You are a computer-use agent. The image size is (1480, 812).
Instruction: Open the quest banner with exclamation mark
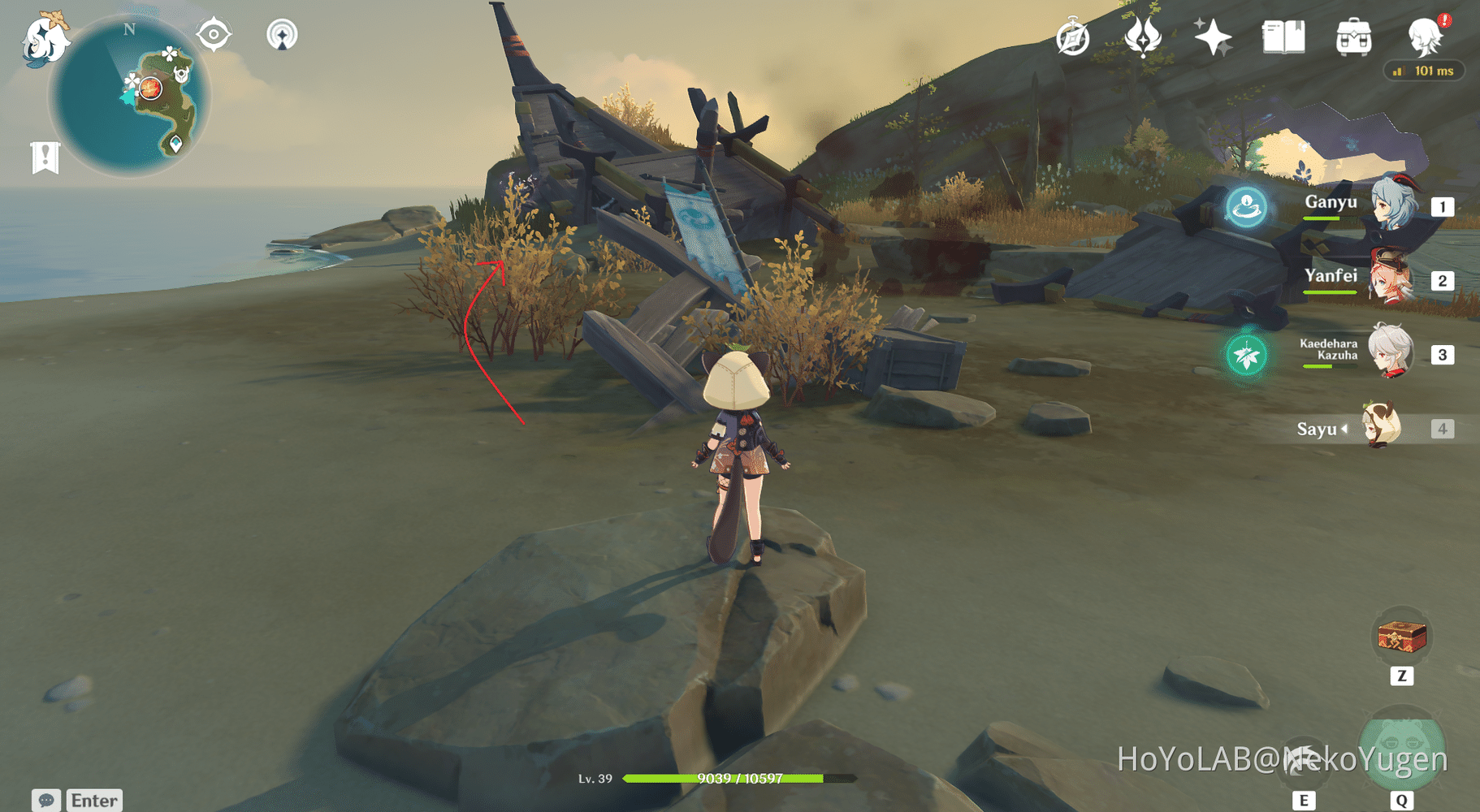click(x=45, y=157)
